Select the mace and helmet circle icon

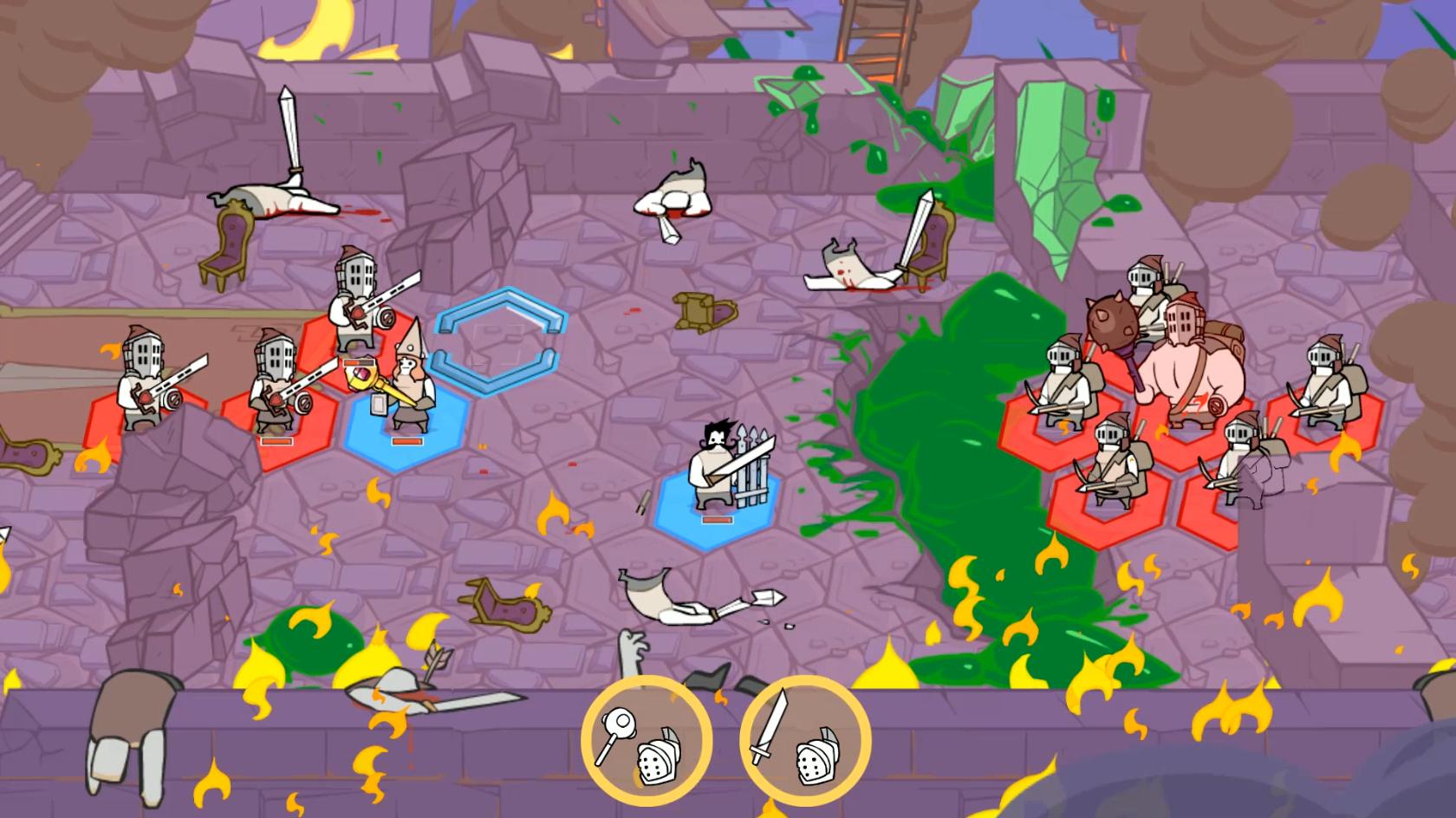click(646, 743)
